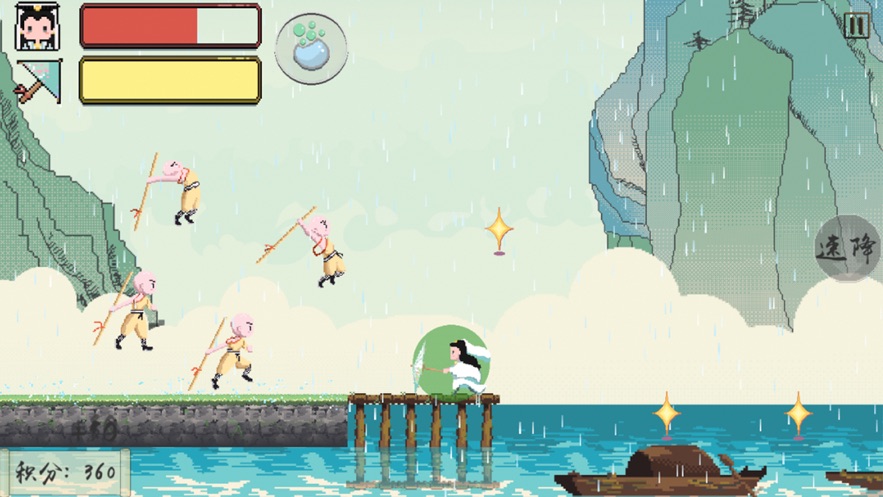This screenshot has width=883, height=497.
Task: Select the bow weapon icon
Action: coord(38,81)
